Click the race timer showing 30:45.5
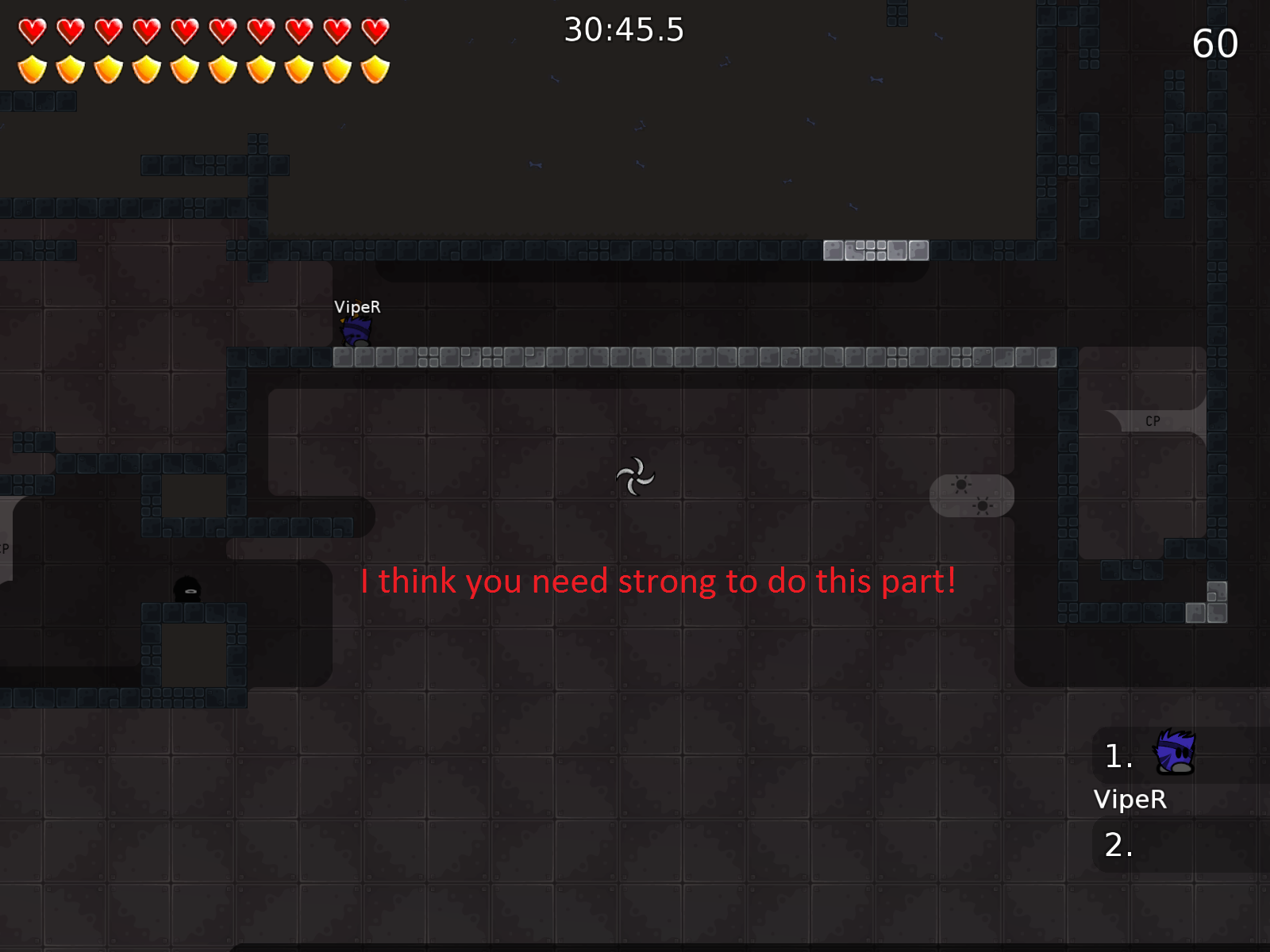Screen dimensions: 1270x952 [x=623, y=29]
